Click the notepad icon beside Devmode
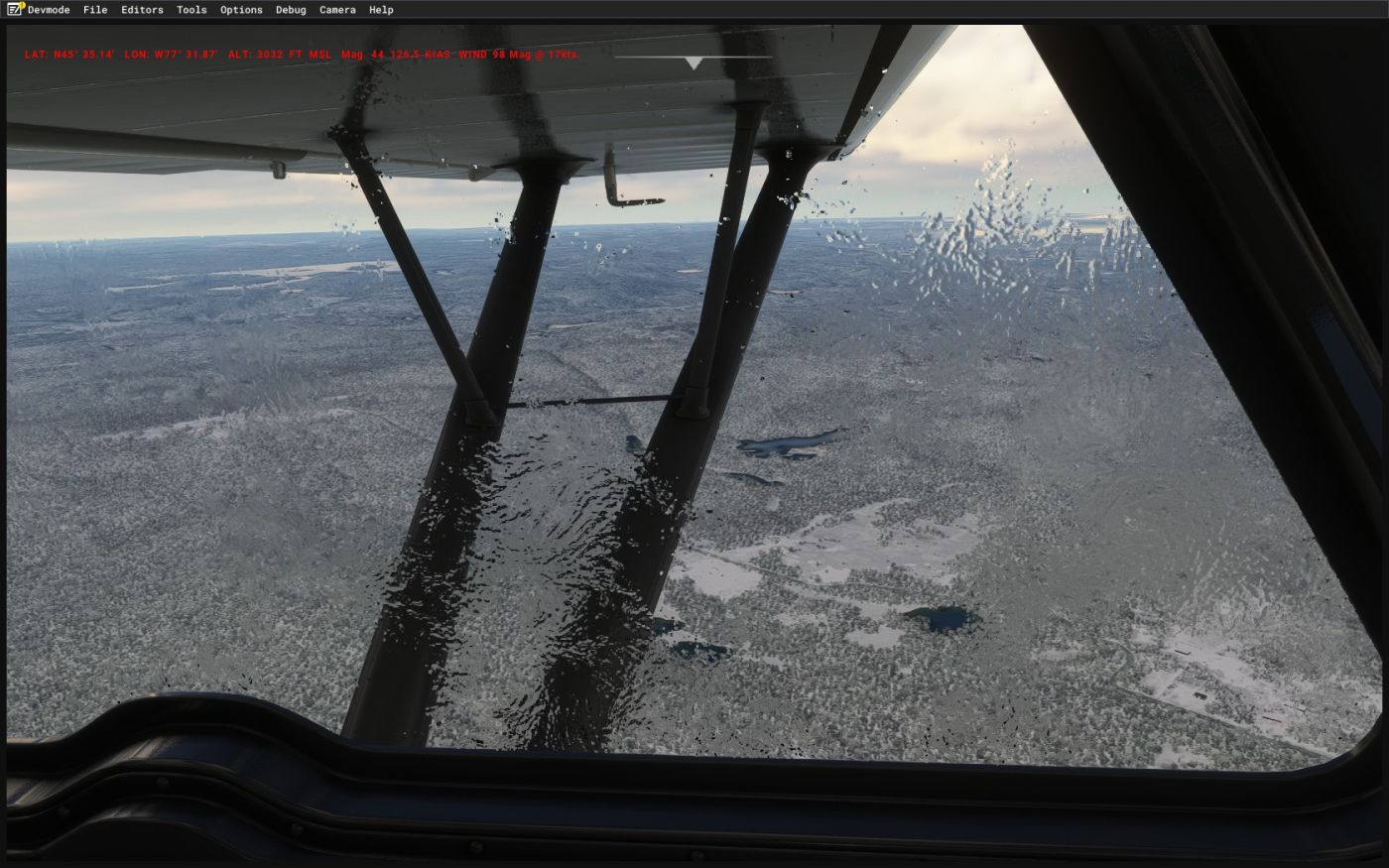This screenshot has height=868, width=1389. pos(15,9)
